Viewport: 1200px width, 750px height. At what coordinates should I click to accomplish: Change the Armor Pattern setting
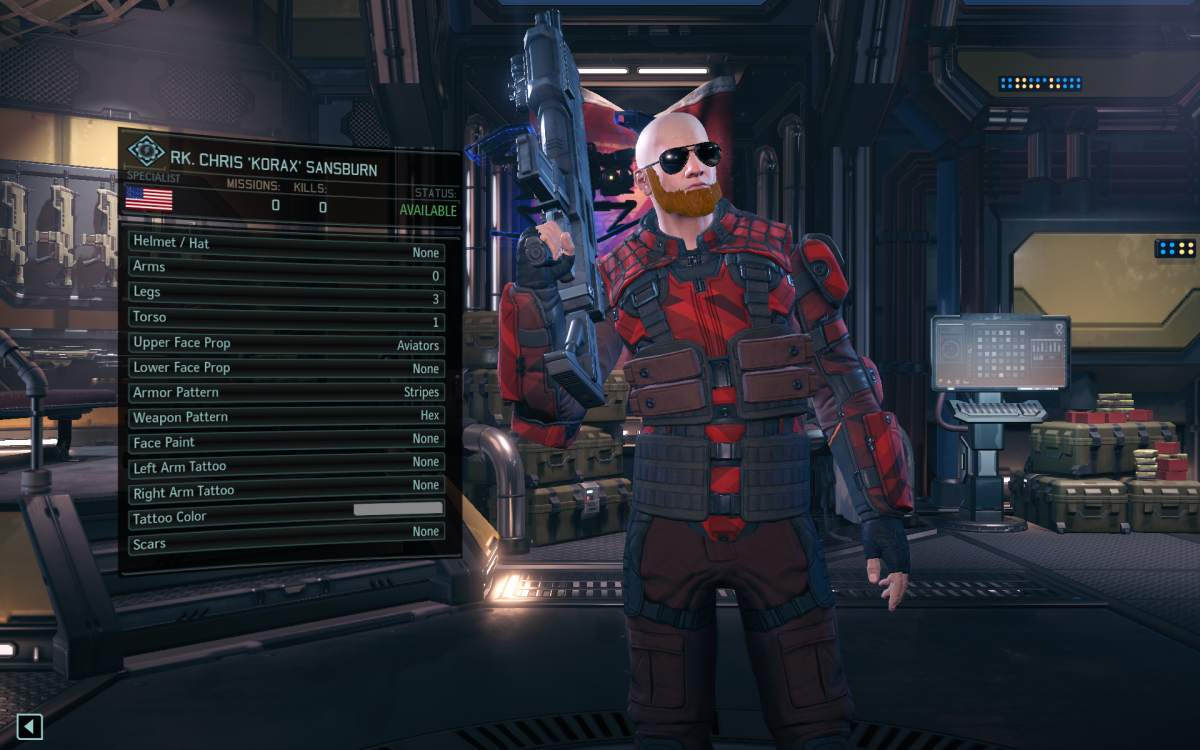coord(286,393)
